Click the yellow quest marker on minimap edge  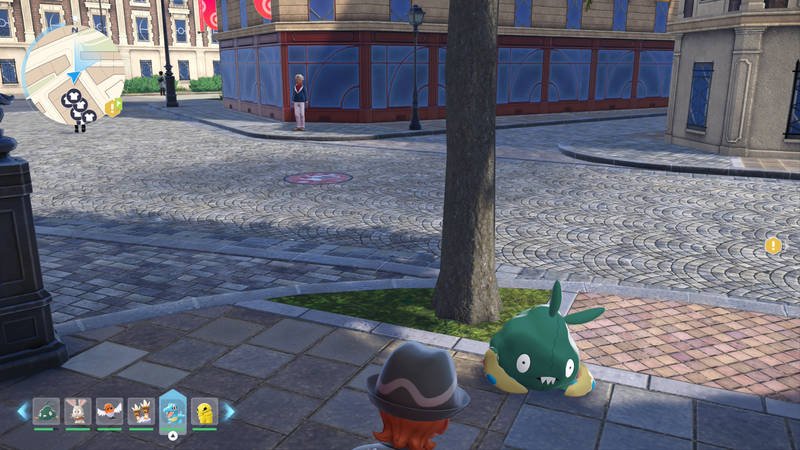[x=113, y=107]
